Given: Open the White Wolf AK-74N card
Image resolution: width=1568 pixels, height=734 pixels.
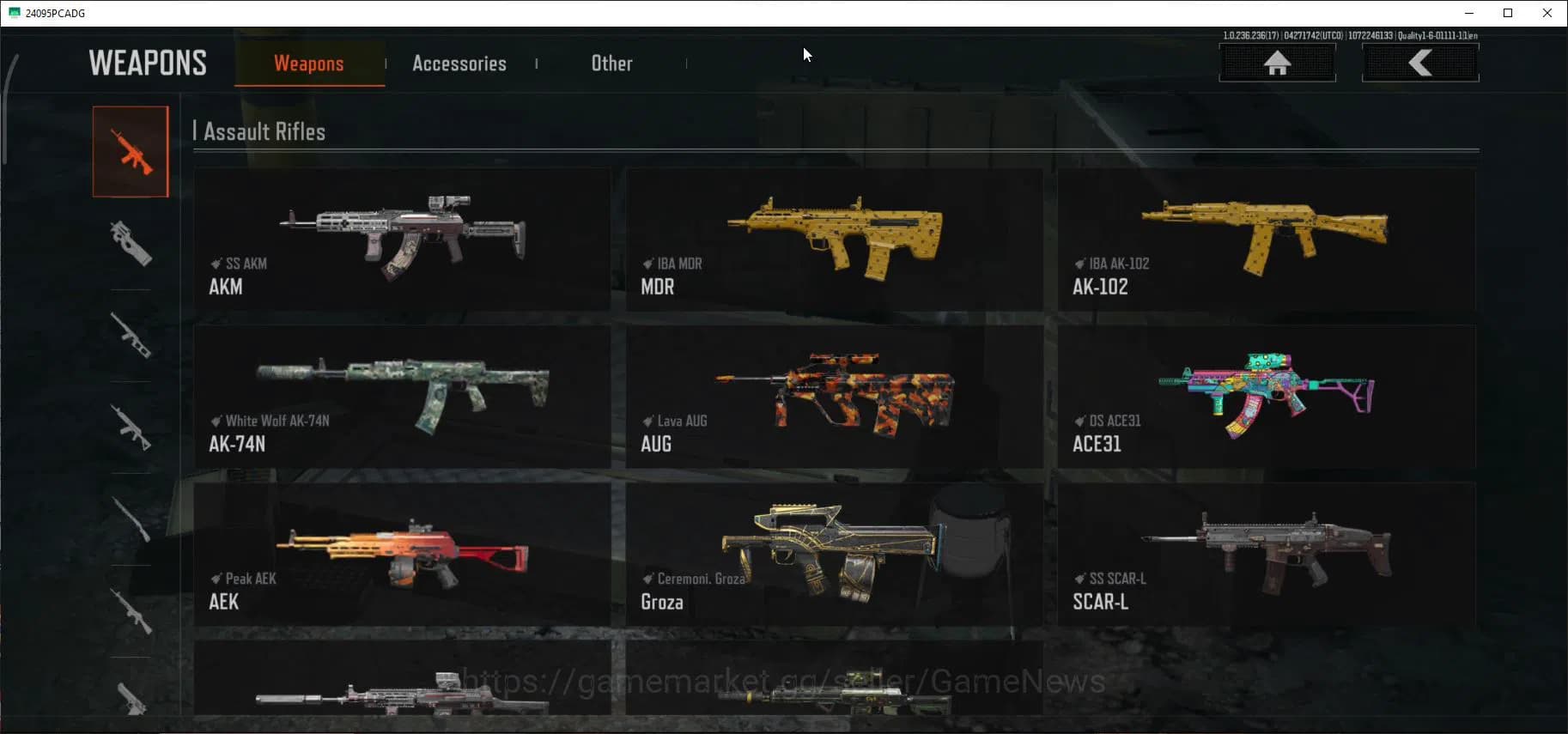Looking at the screenshot, I should [402, 397].
